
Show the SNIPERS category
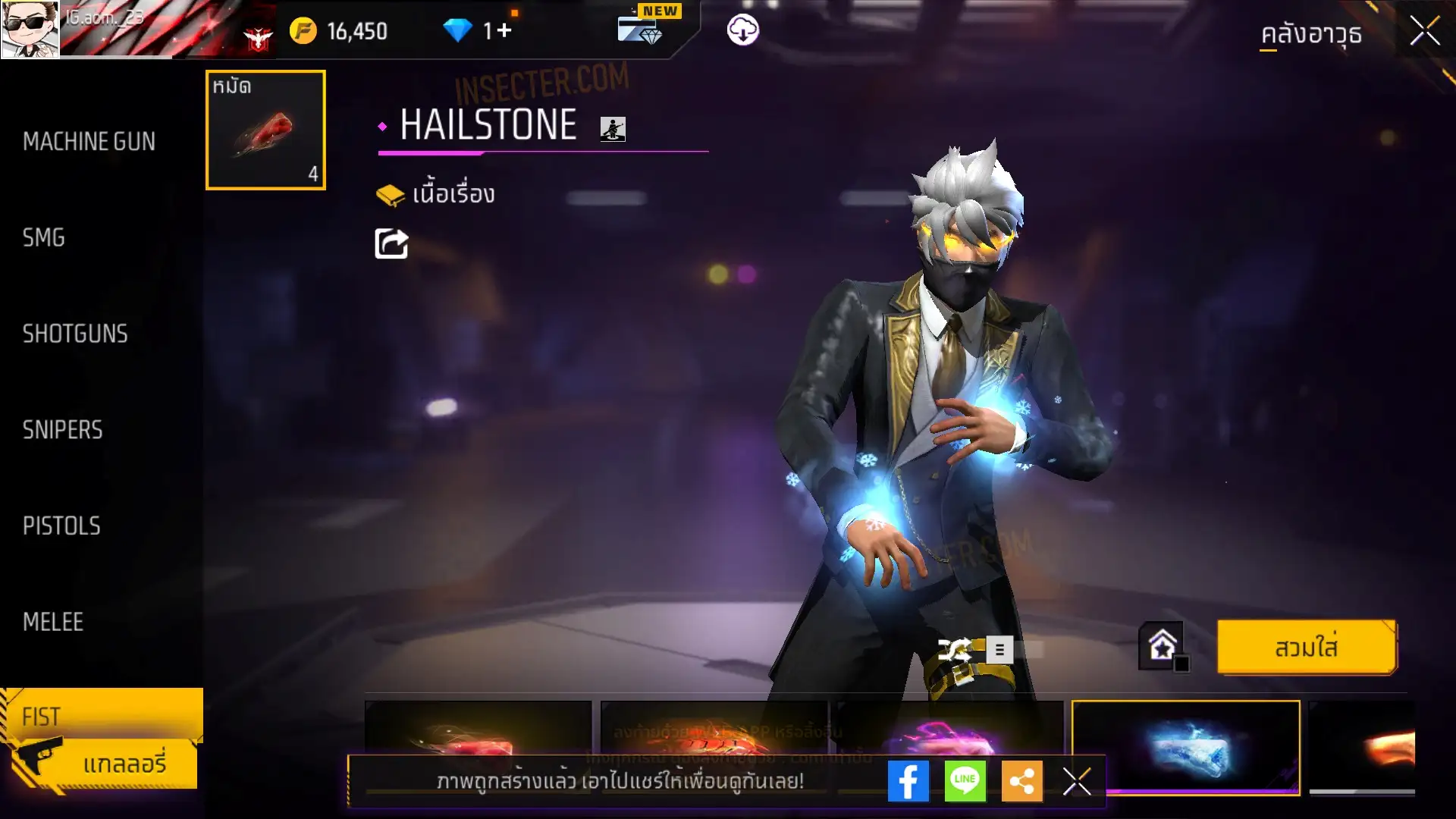click(x=62, y=430)
